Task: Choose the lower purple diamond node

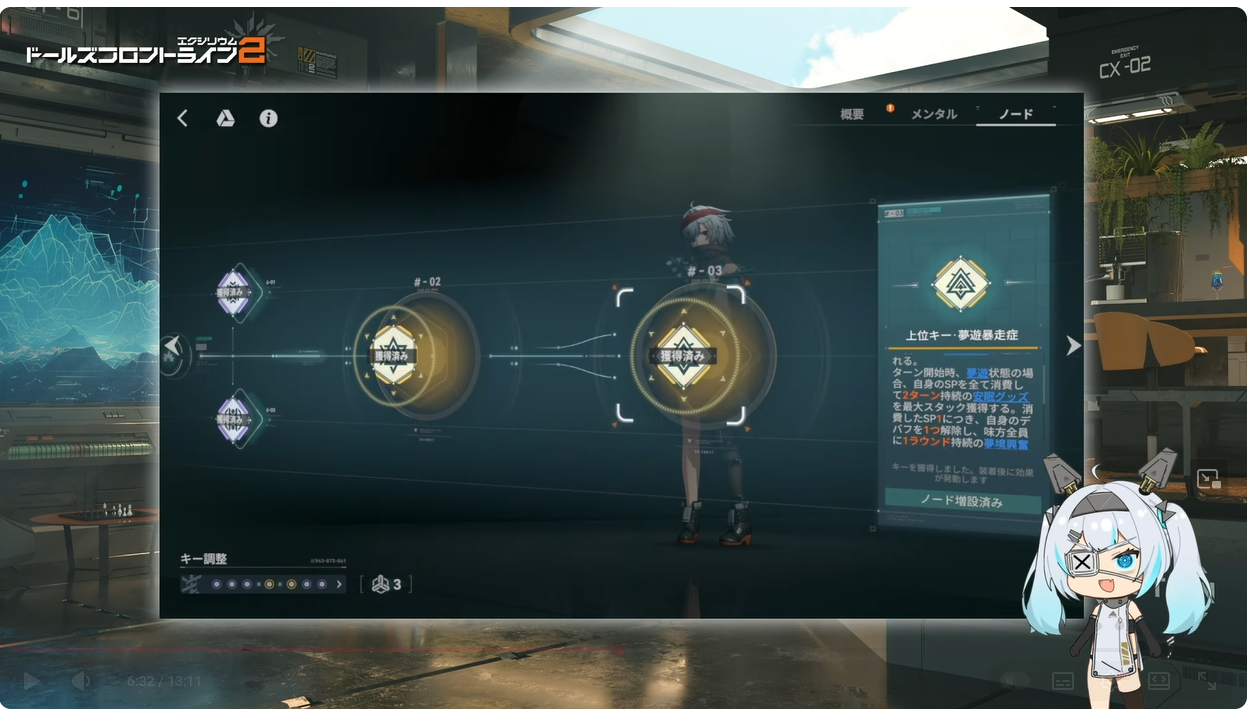Action: [x=233, y=417]
